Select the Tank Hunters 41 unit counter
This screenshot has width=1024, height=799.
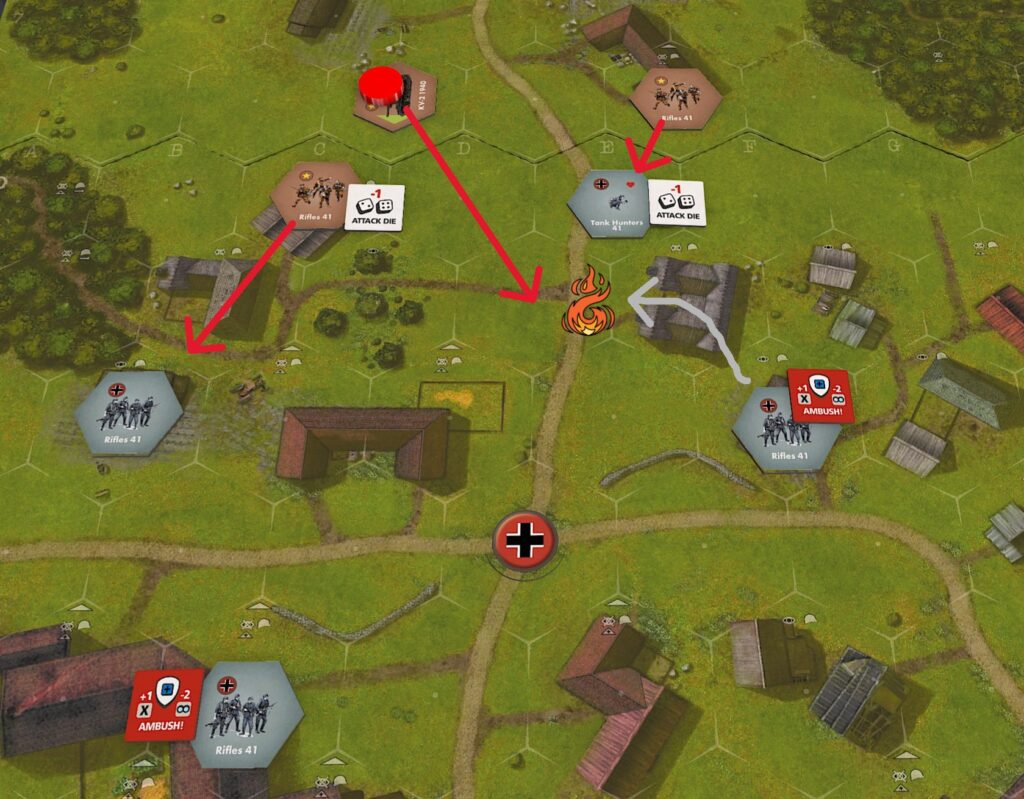pyautogui.click(x=608, y=204)
